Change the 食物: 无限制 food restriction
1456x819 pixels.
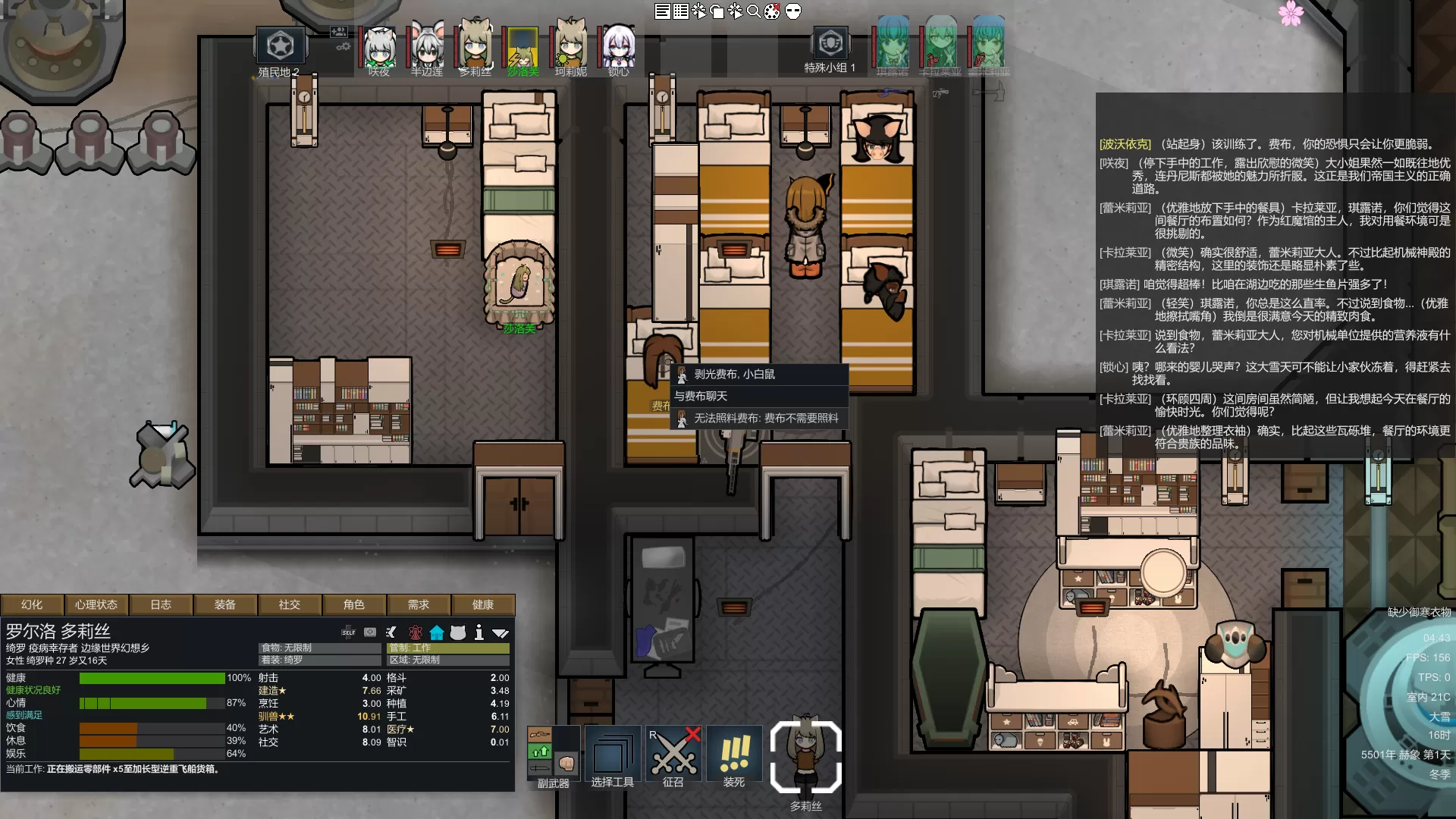[319, 648]
